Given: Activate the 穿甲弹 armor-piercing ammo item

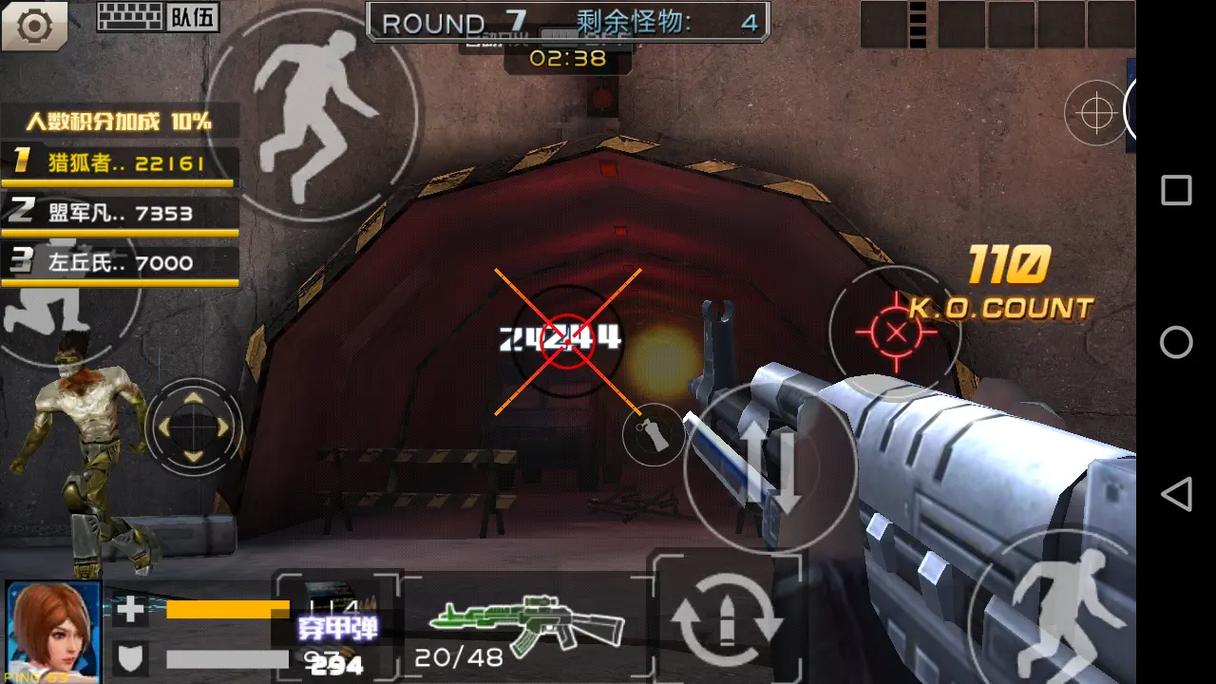Looking at the screenshot, I should 337,627.
